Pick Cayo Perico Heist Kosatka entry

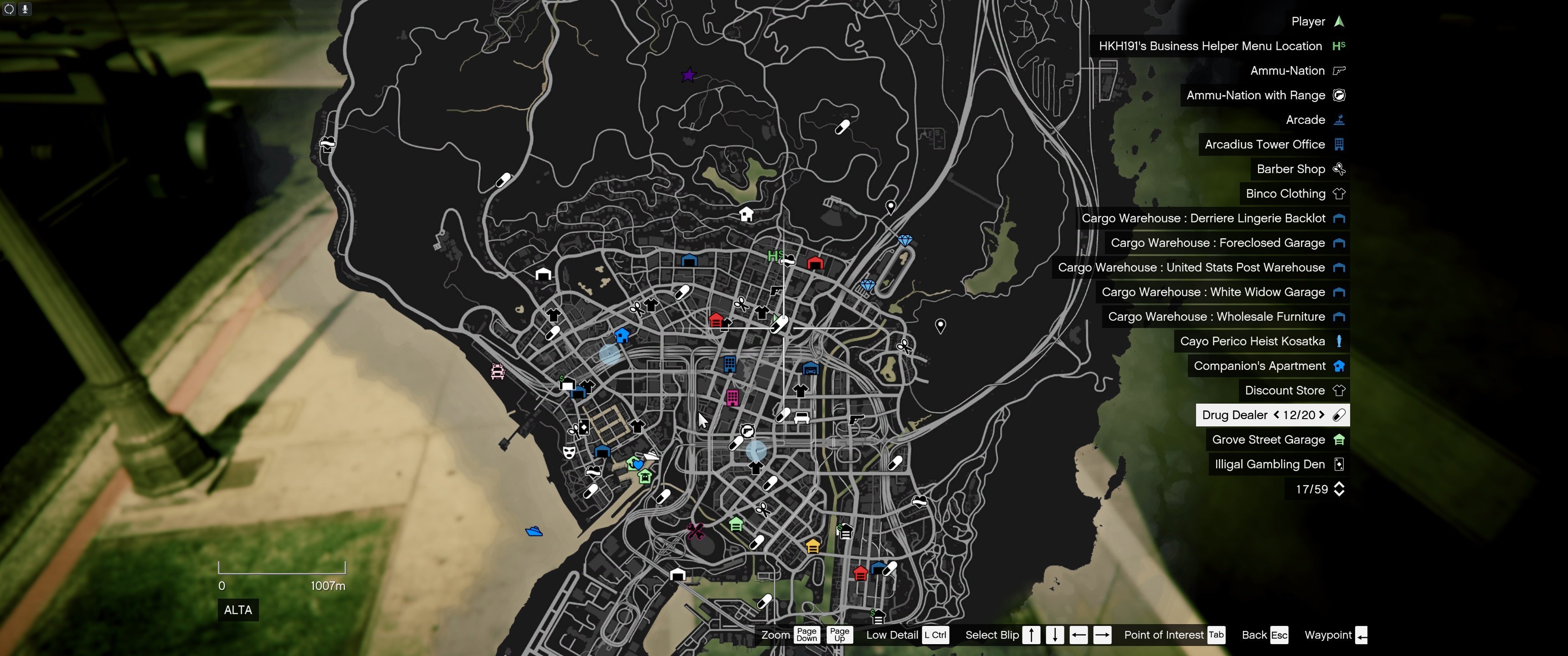coord(1252,341)
